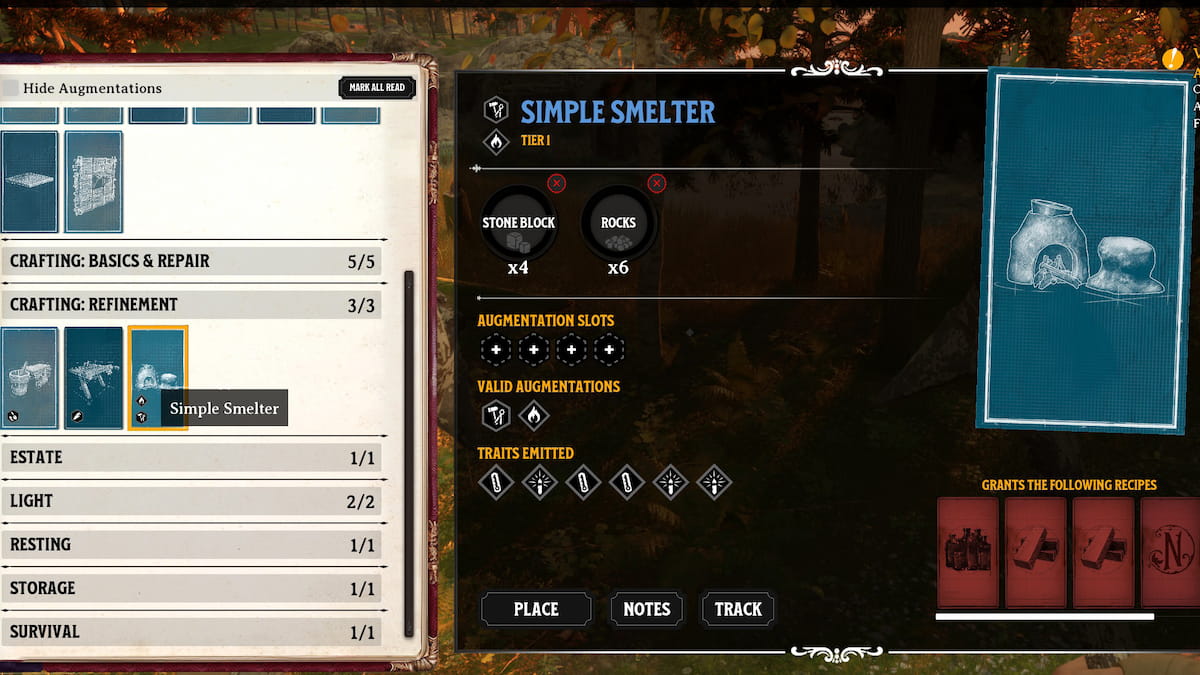Place the Simple Smelter
Image resolution: width=1200 pixels, height=675 pixels.
coord(536,609)
